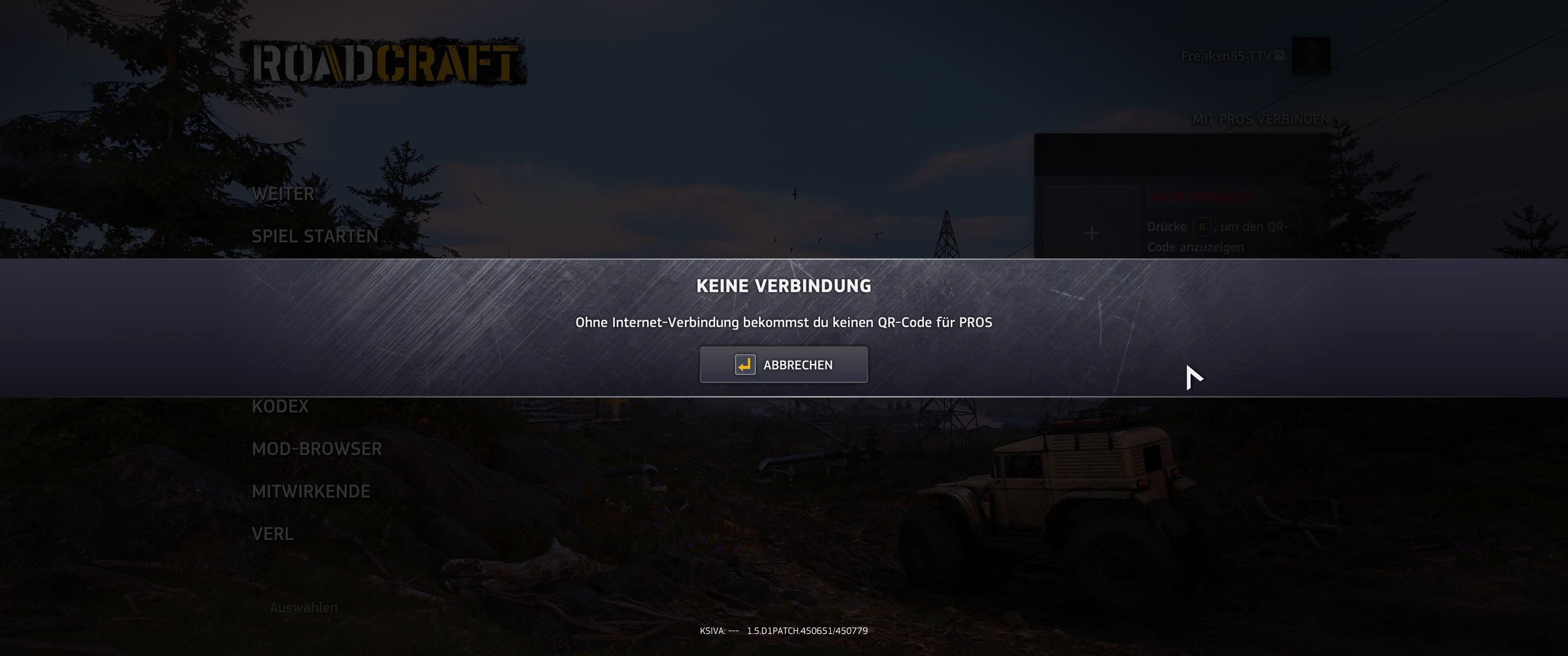Click the yellow enter-arrow icon on Abbrechen
1568x656 pixels.
pos(743,364)
